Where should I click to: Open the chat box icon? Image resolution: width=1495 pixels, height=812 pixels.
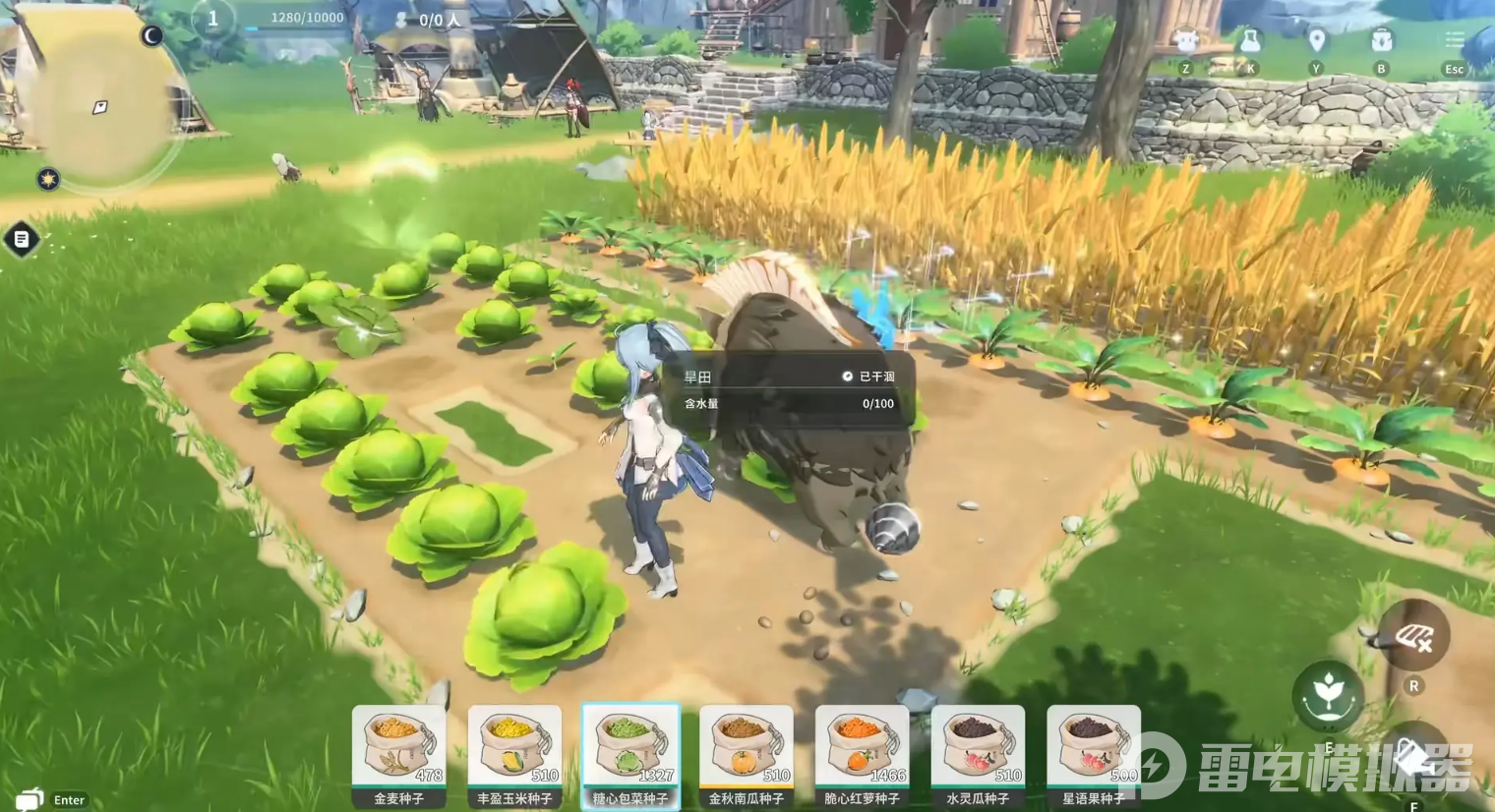[x=30, y=797]
